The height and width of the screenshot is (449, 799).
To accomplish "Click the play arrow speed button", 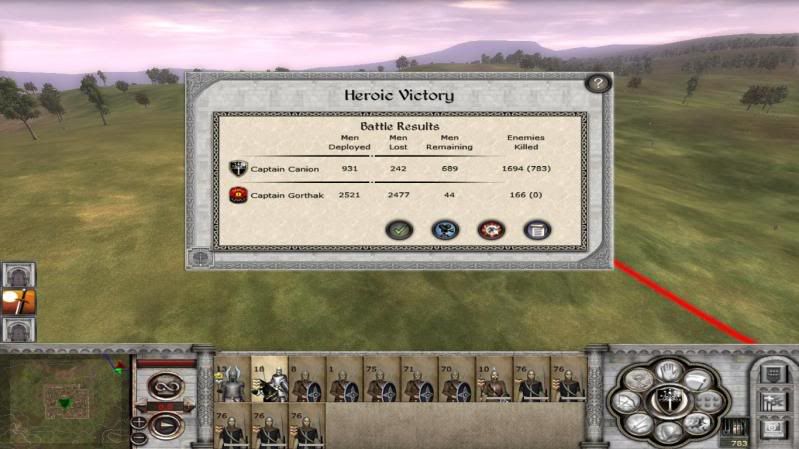I will click(x=163, y=424).
